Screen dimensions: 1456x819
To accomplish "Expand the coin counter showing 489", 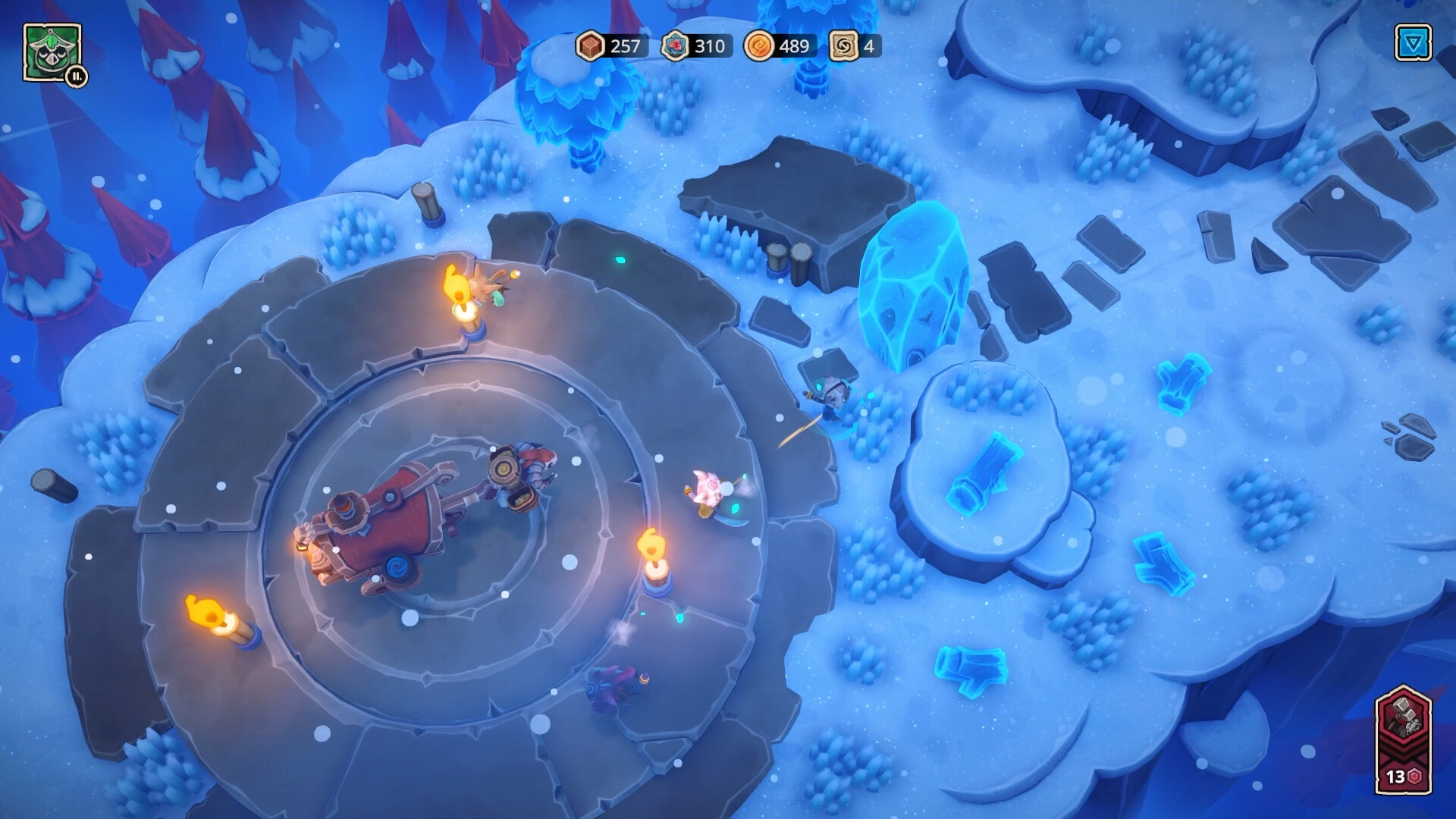I will pos(793,47).
